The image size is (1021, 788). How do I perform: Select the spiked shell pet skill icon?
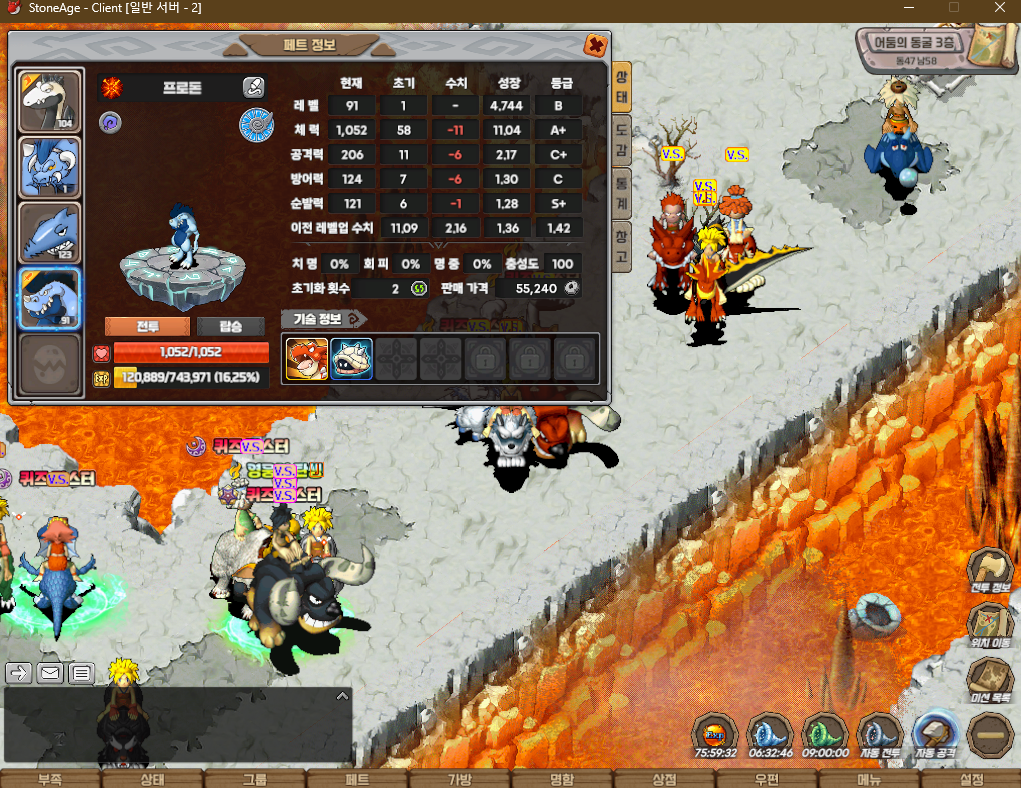coord(352,359)
